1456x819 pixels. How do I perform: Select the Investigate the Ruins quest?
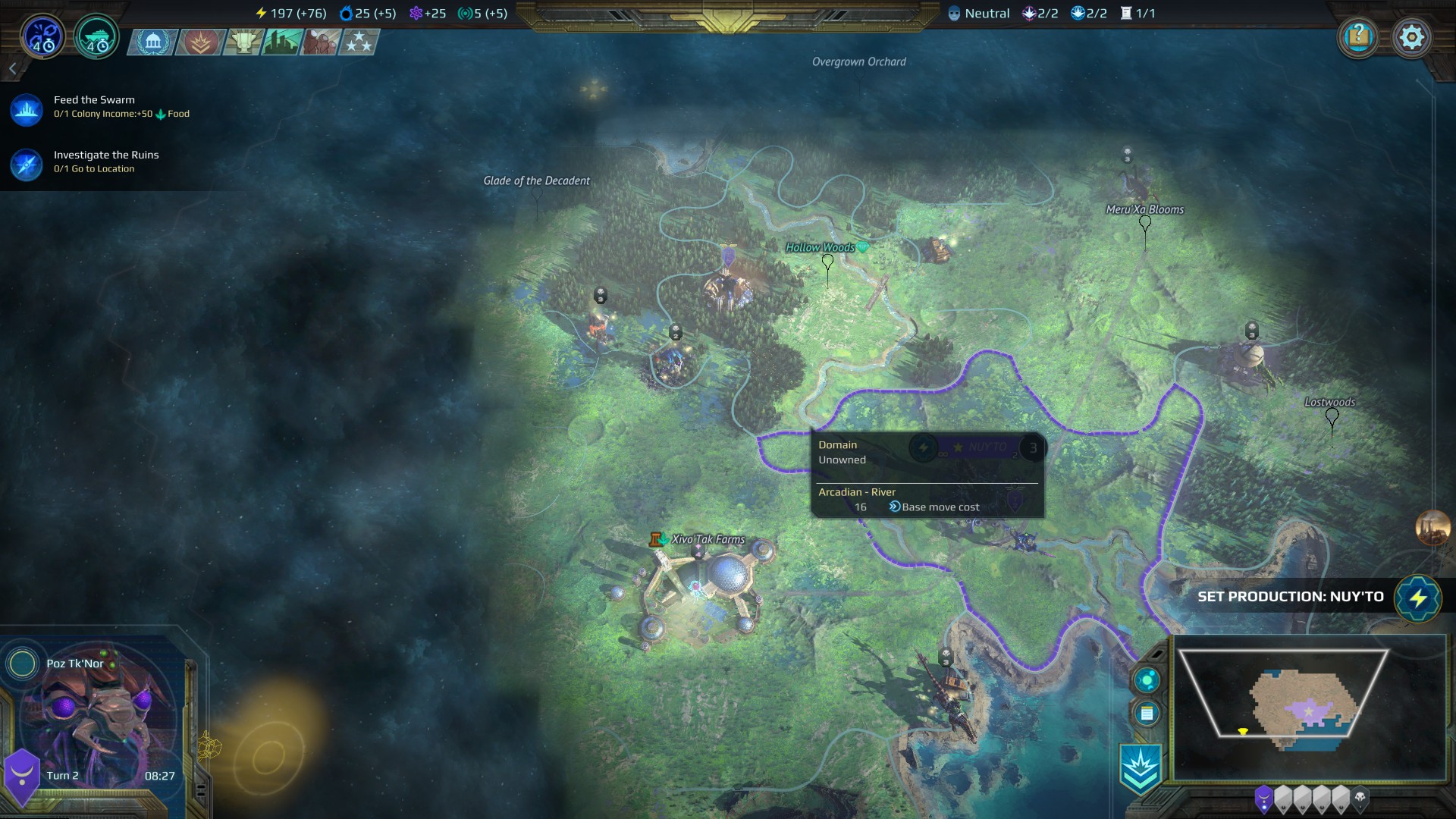pyautogui.click(x=105, y=161)
